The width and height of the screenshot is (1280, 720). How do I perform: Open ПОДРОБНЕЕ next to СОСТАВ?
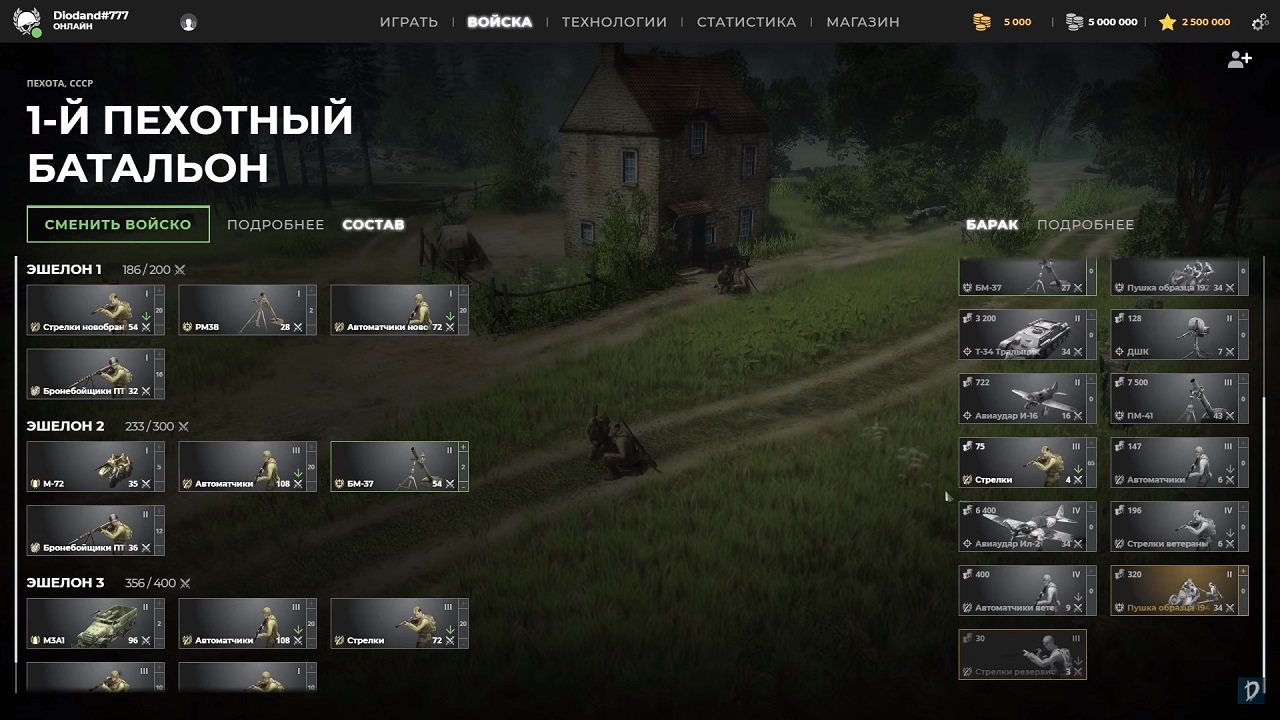click(x=275, y=224)
